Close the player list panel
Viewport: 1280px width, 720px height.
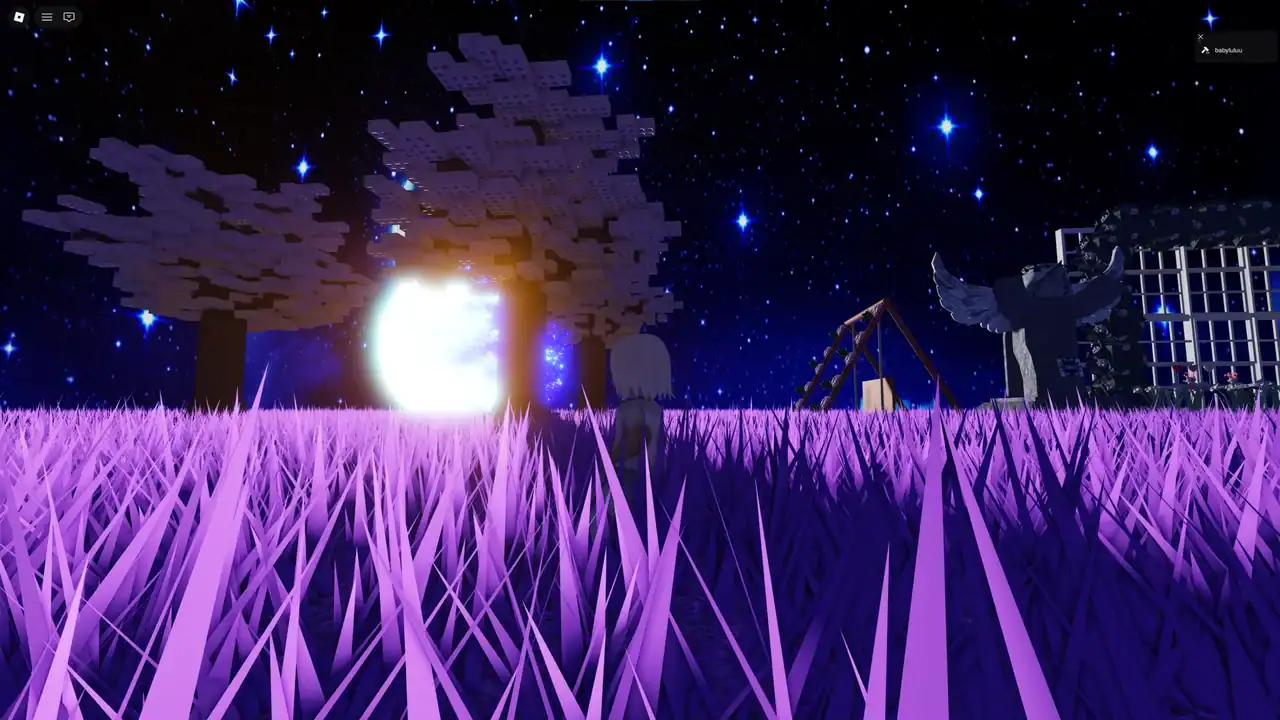pos(1201,37)
